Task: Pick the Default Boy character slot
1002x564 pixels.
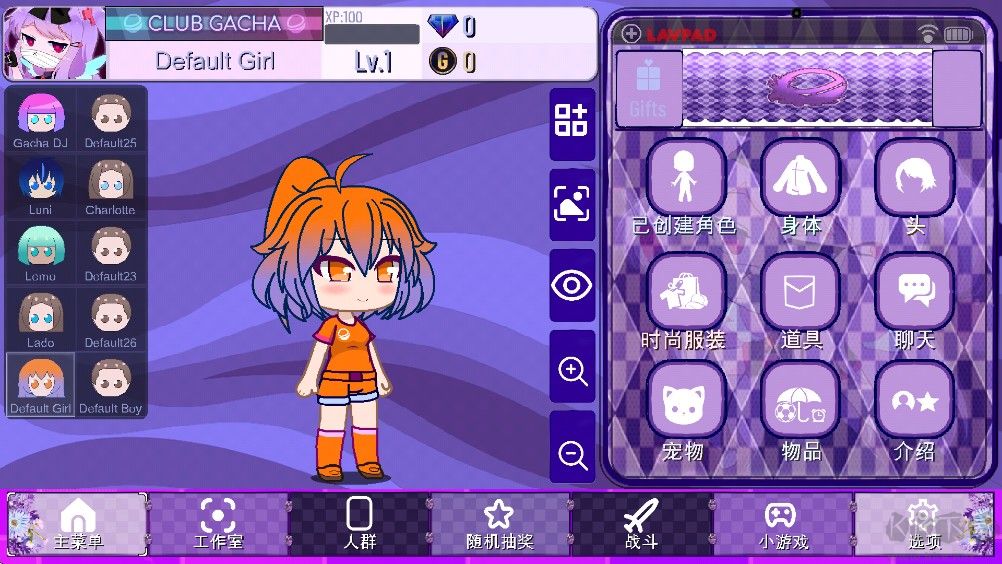Action: point(110,385)
